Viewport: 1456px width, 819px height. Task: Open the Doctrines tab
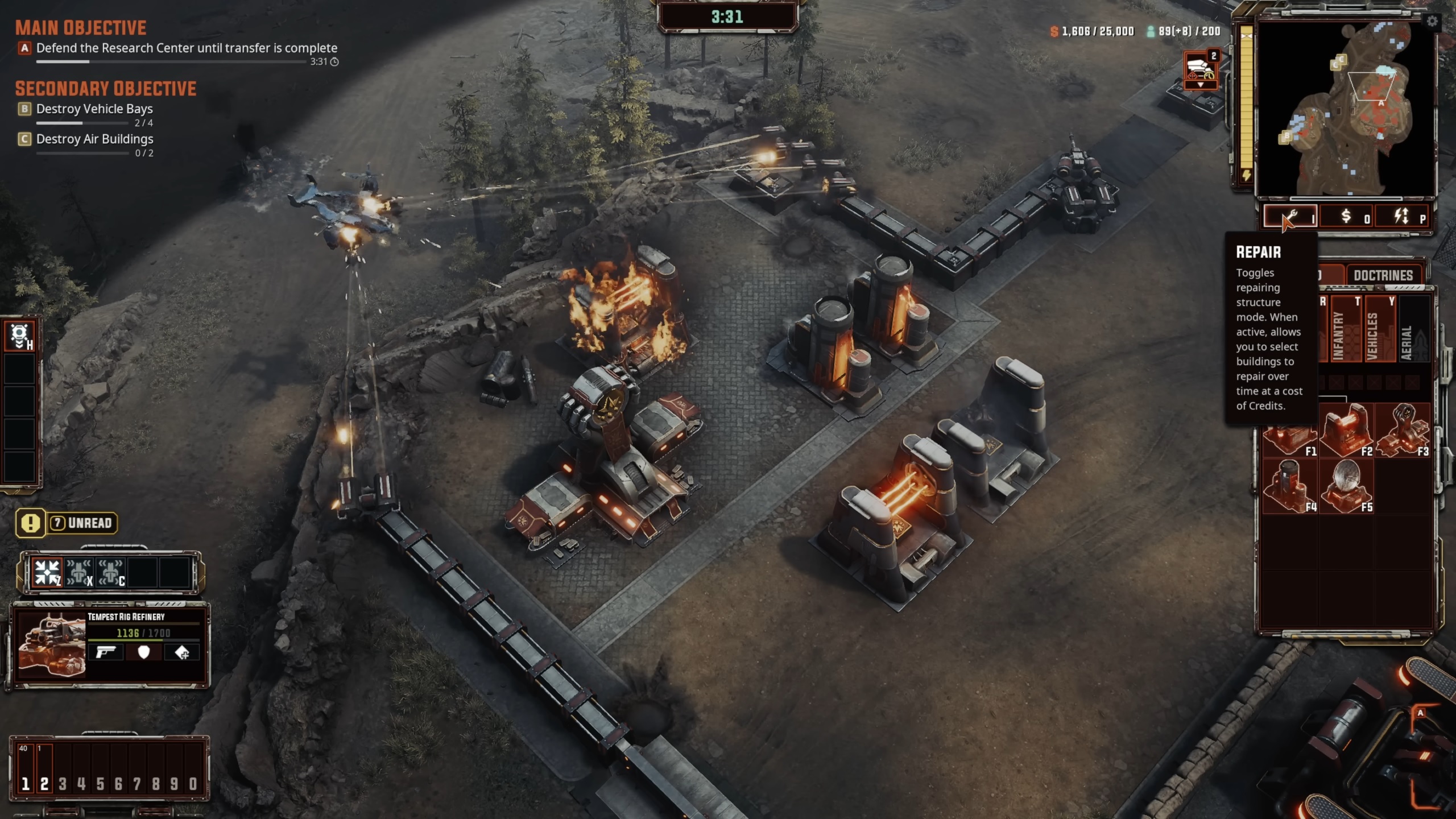(1383, 276)
